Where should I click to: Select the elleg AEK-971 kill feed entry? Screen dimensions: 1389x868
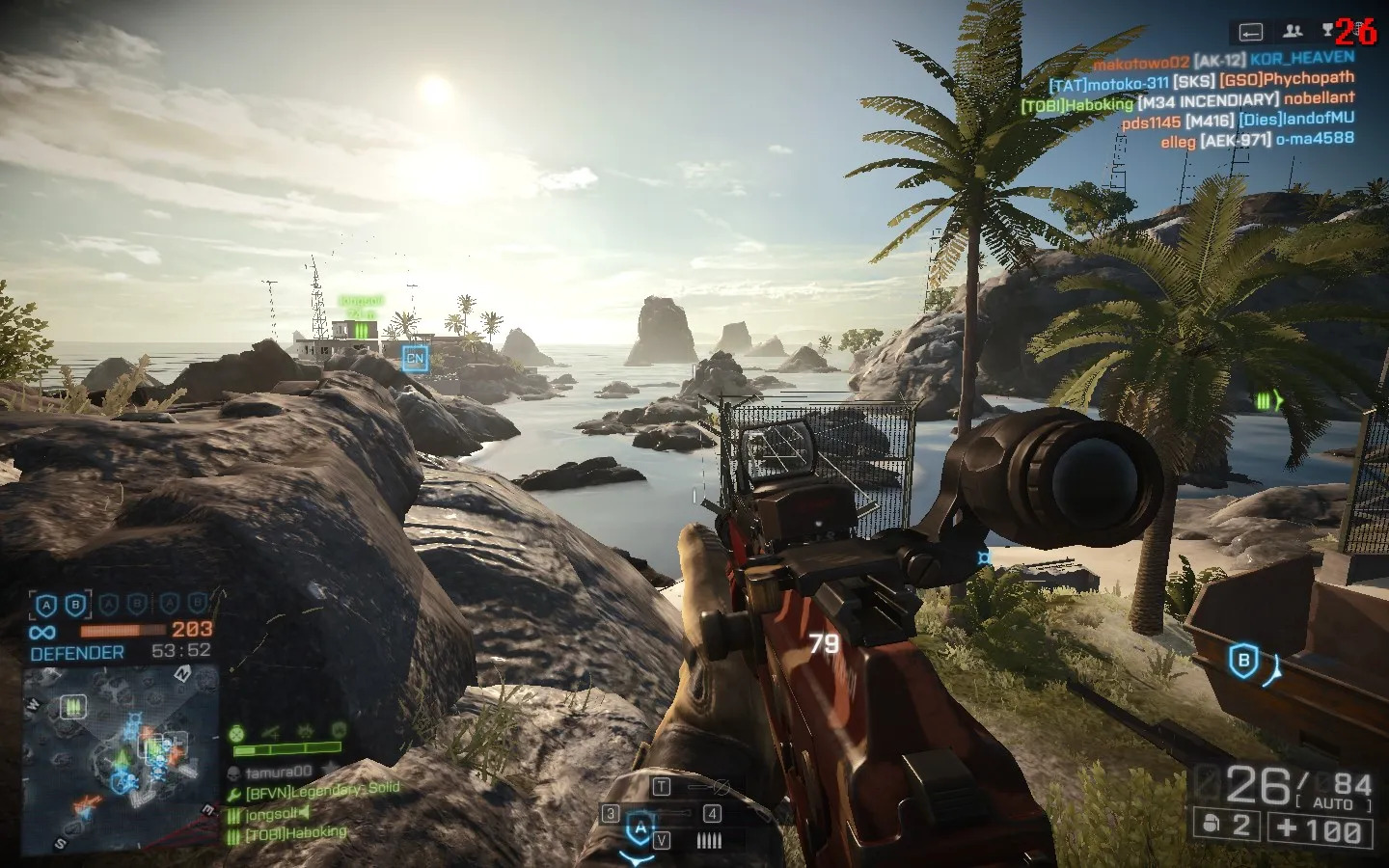pos(1257,141)
